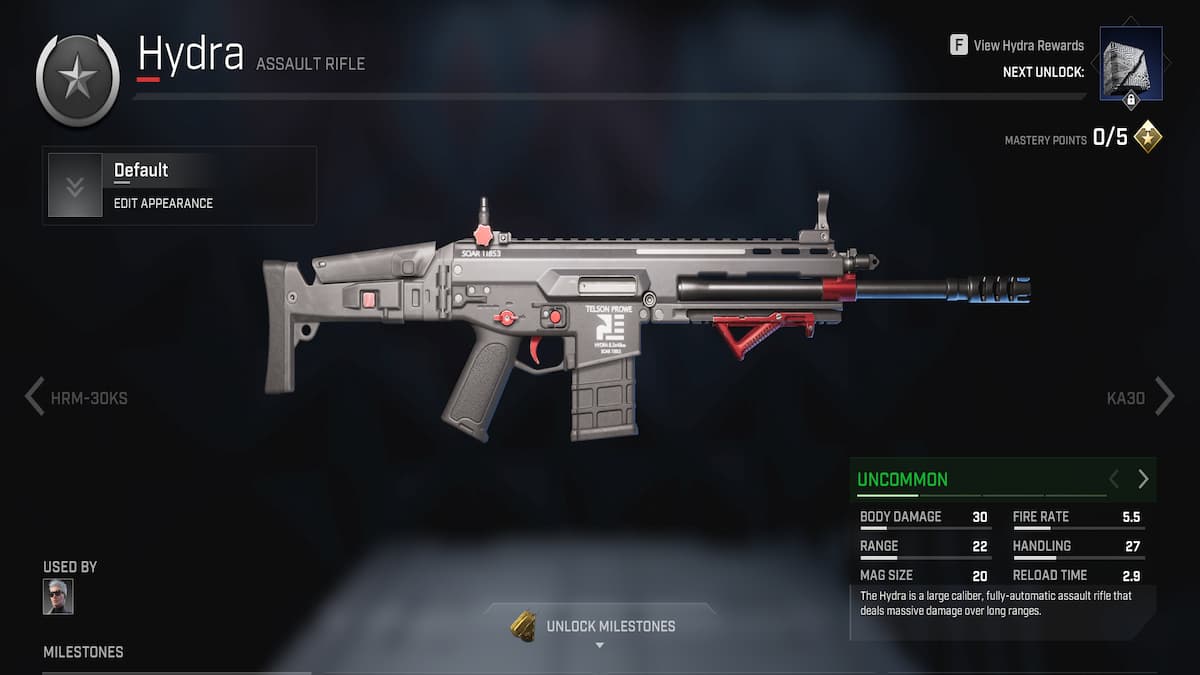Show next rarity with right arrow

1143,480
